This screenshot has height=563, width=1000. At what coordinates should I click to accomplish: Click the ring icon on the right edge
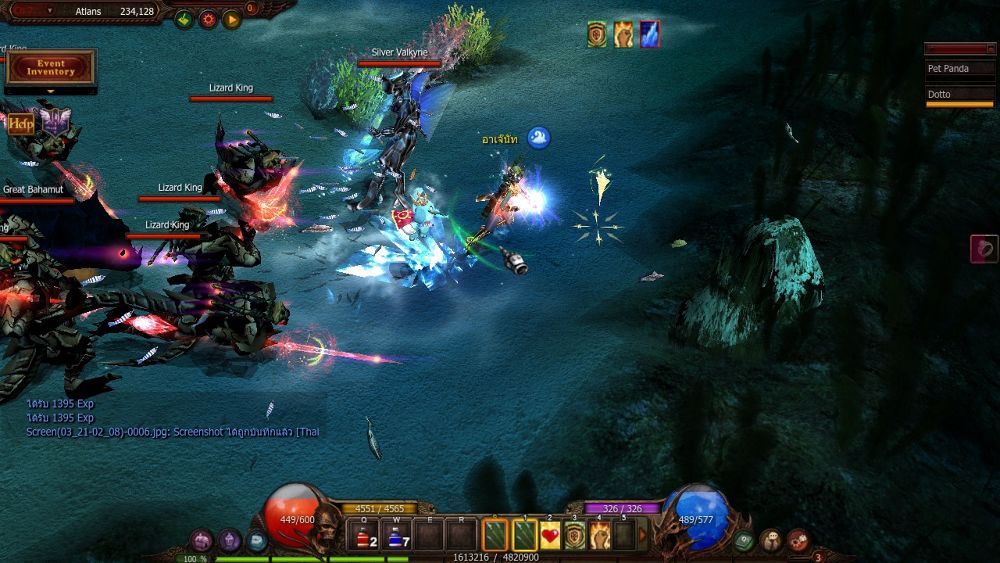983,248
